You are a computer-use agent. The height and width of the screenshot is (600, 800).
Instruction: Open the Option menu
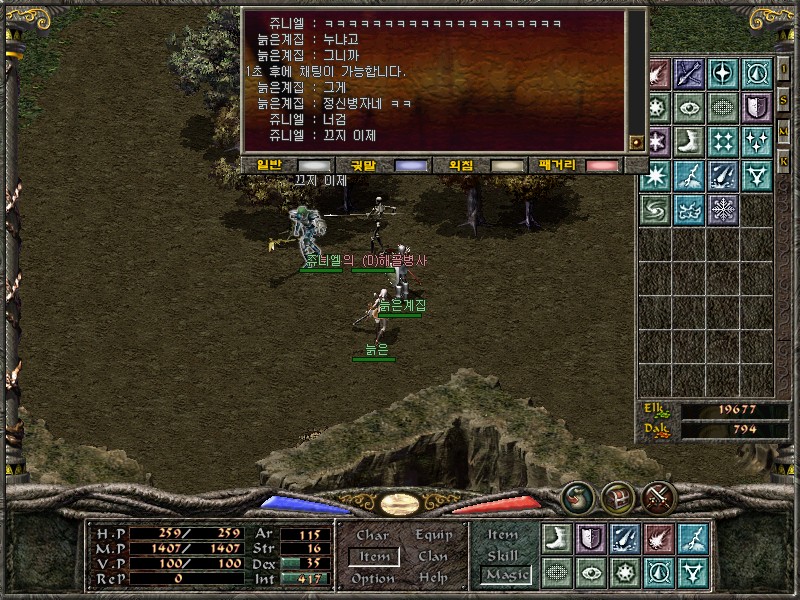373,578
